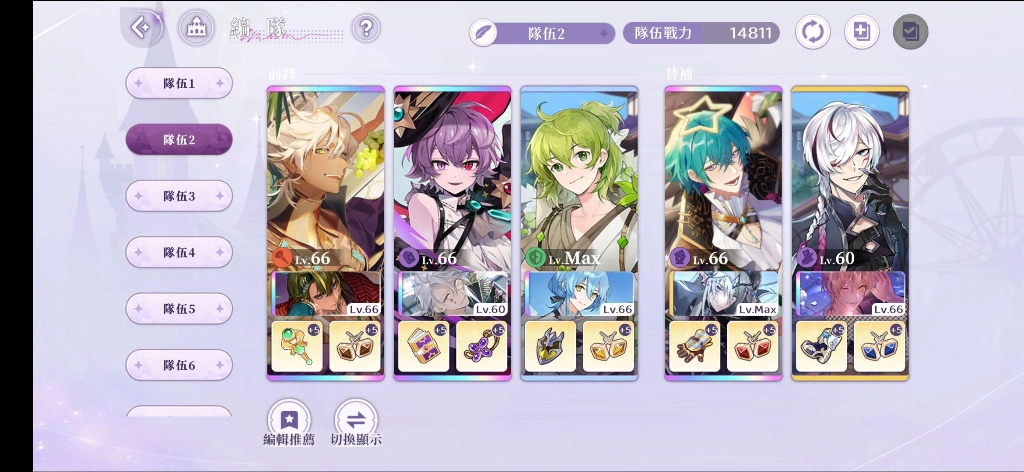Click the circular refresh arrows button

coord(812,32)
